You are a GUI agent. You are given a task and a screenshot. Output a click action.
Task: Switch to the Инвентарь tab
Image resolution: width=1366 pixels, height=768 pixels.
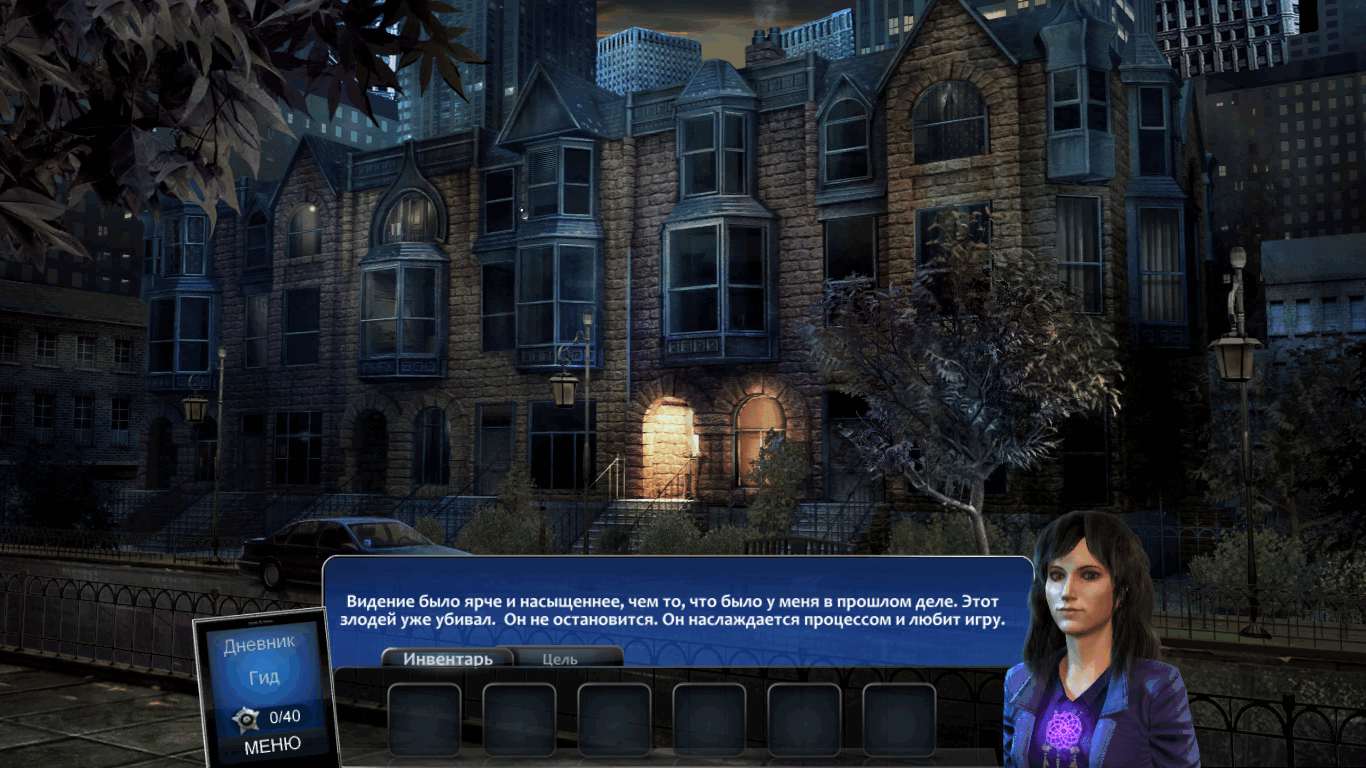447,659
